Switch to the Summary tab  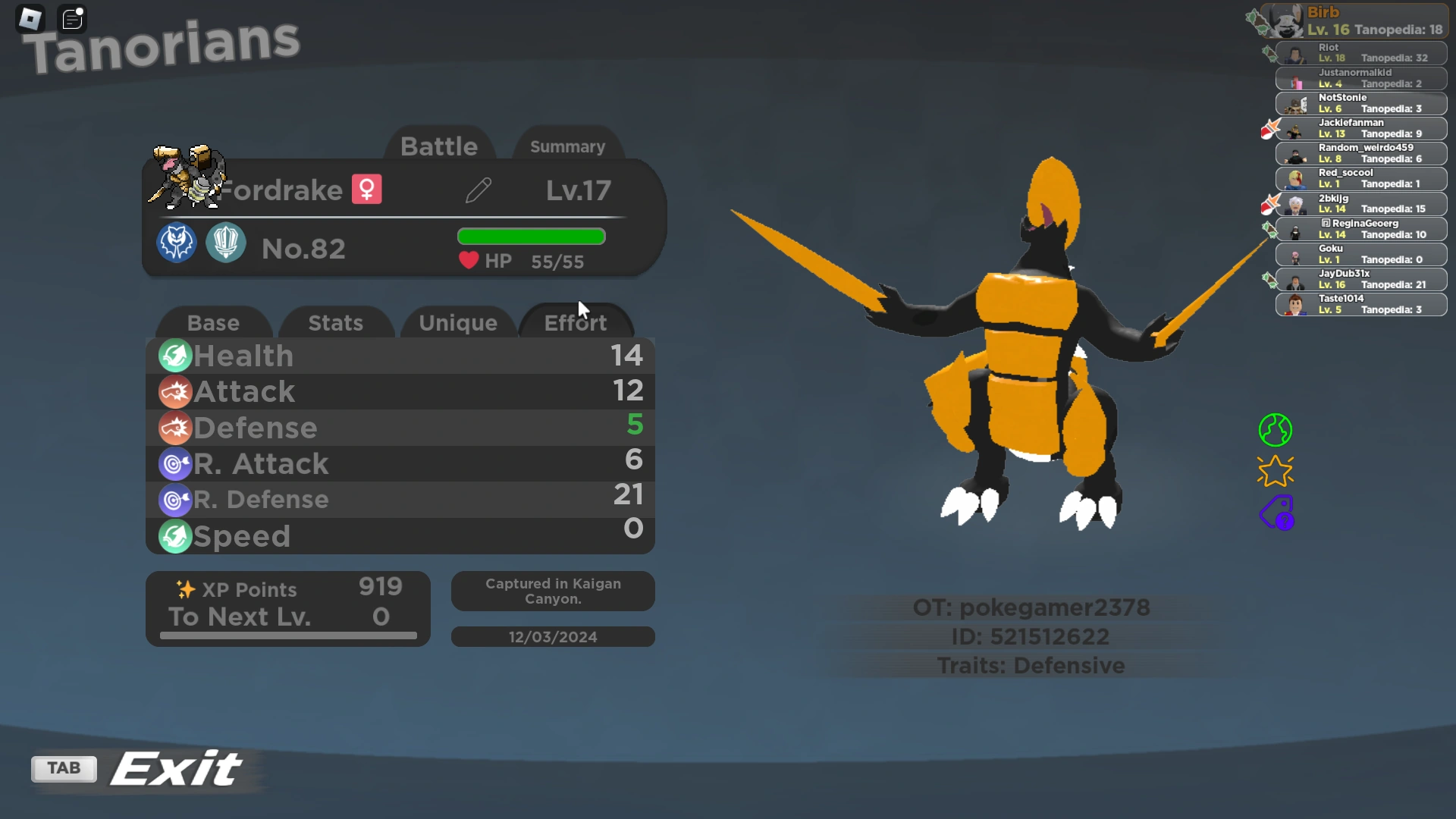pos(567,146)
